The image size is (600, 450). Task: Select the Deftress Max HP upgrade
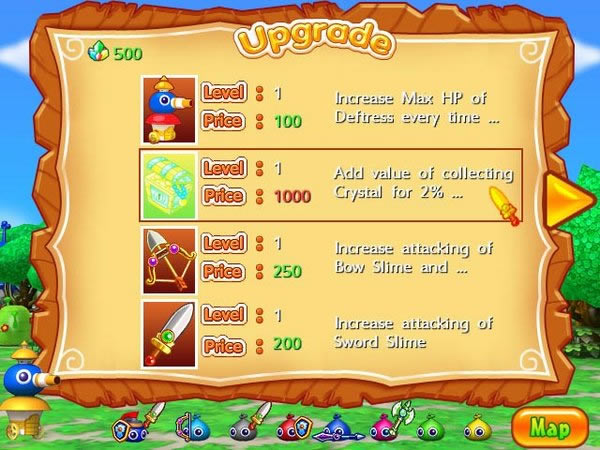[330, 107]
